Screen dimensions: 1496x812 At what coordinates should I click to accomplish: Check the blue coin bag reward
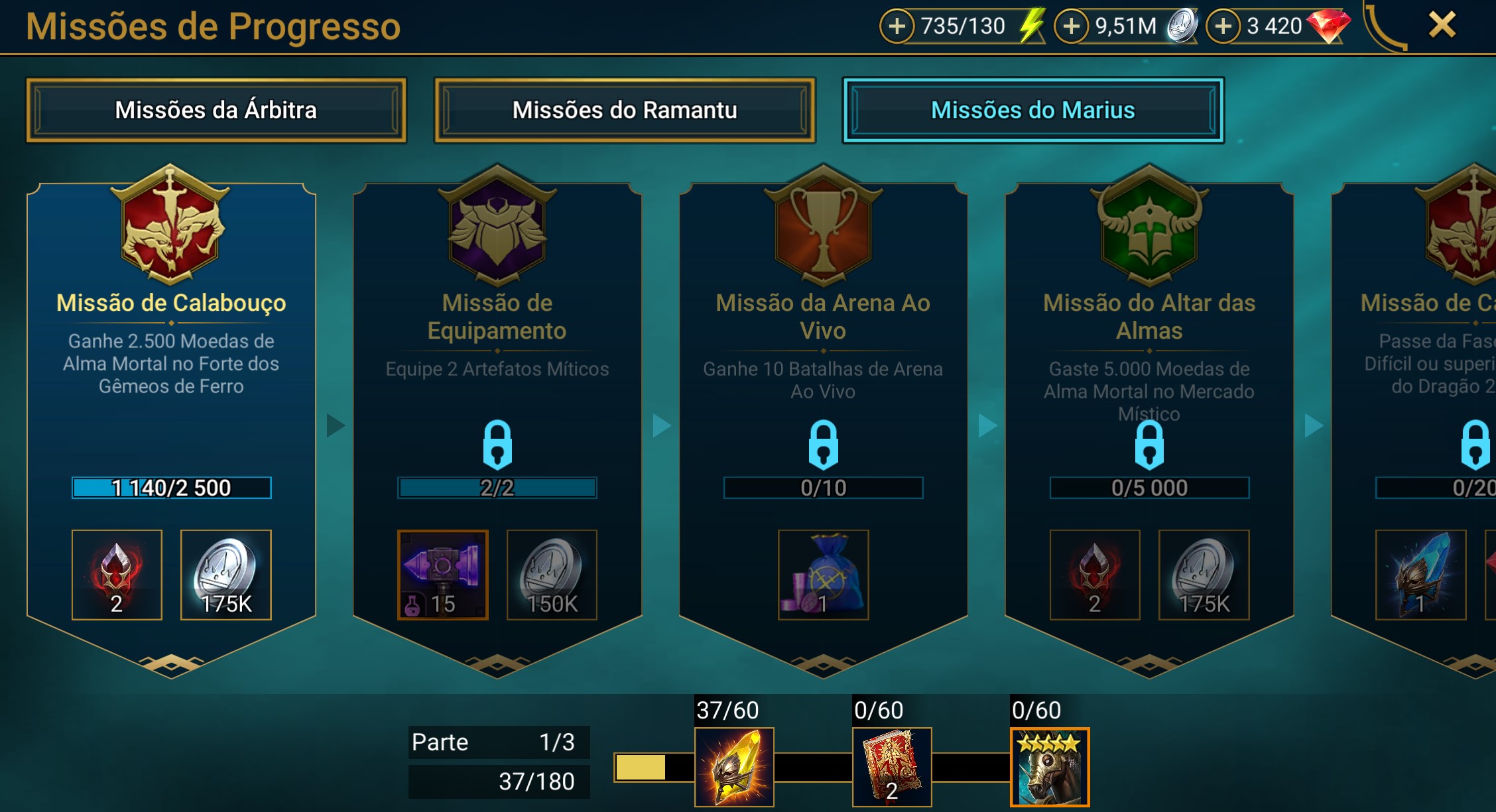(x=823, y=575)
